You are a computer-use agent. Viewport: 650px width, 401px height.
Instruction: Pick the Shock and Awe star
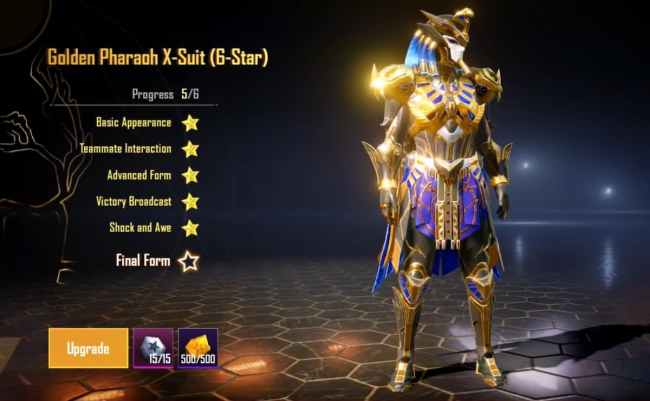coord(189,228)
